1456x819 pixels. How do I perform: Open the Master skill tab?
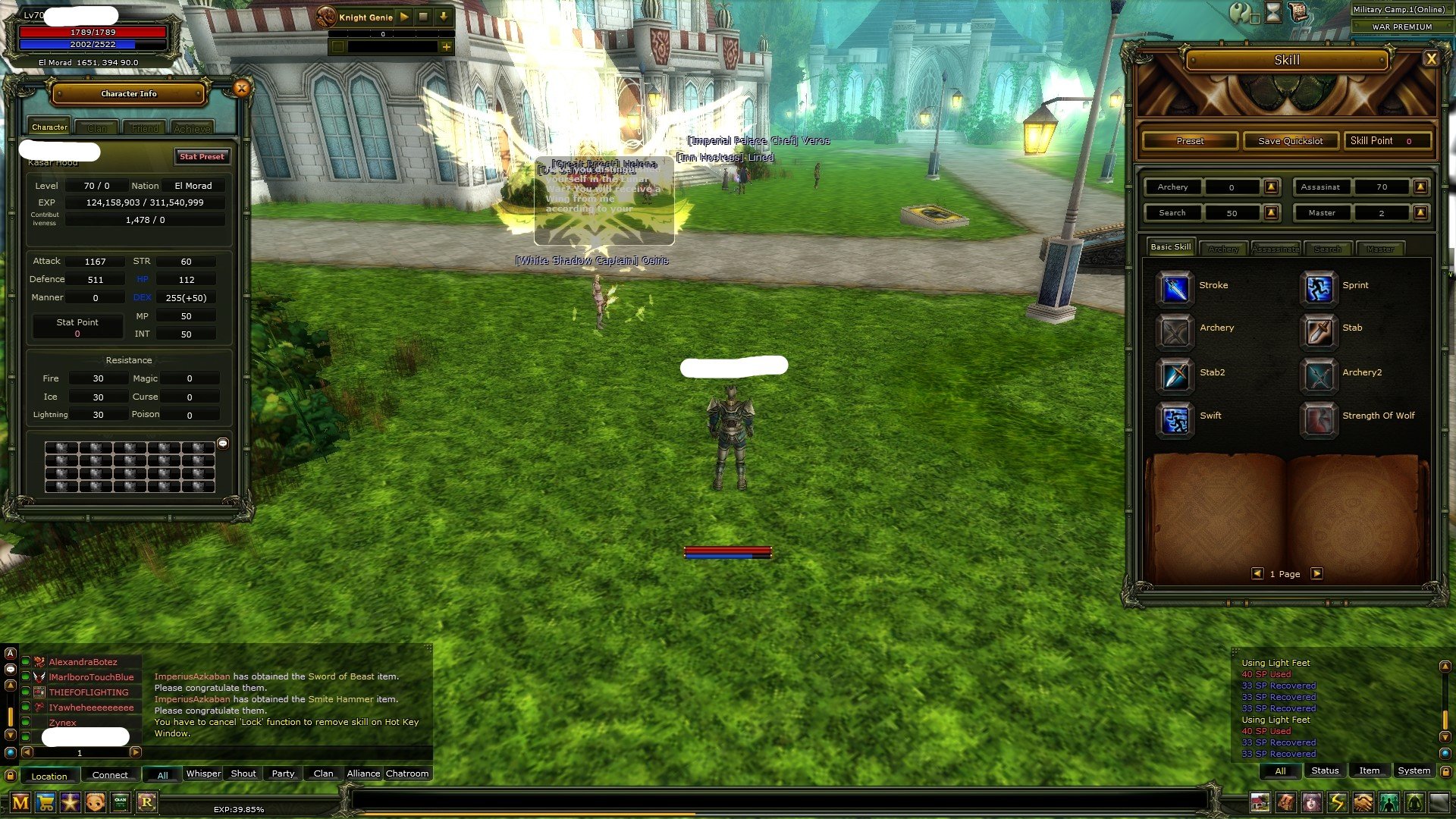1379,249
